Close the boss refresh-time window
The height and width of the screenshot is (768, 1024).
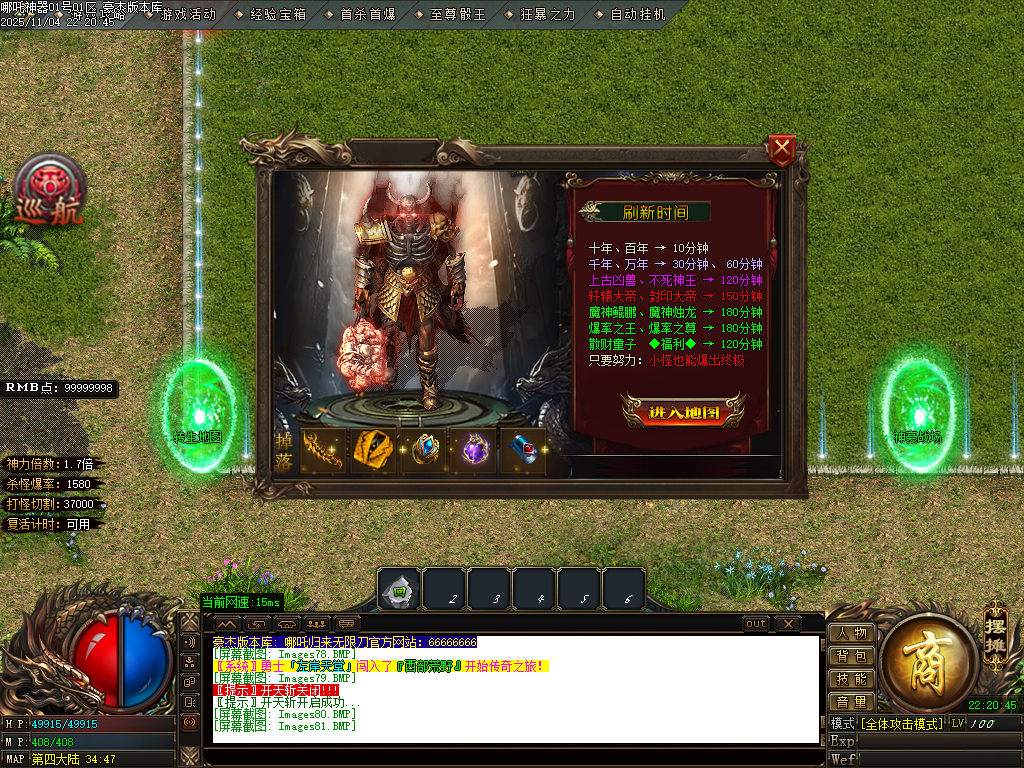pyautogui.click(x=783, y=151)
